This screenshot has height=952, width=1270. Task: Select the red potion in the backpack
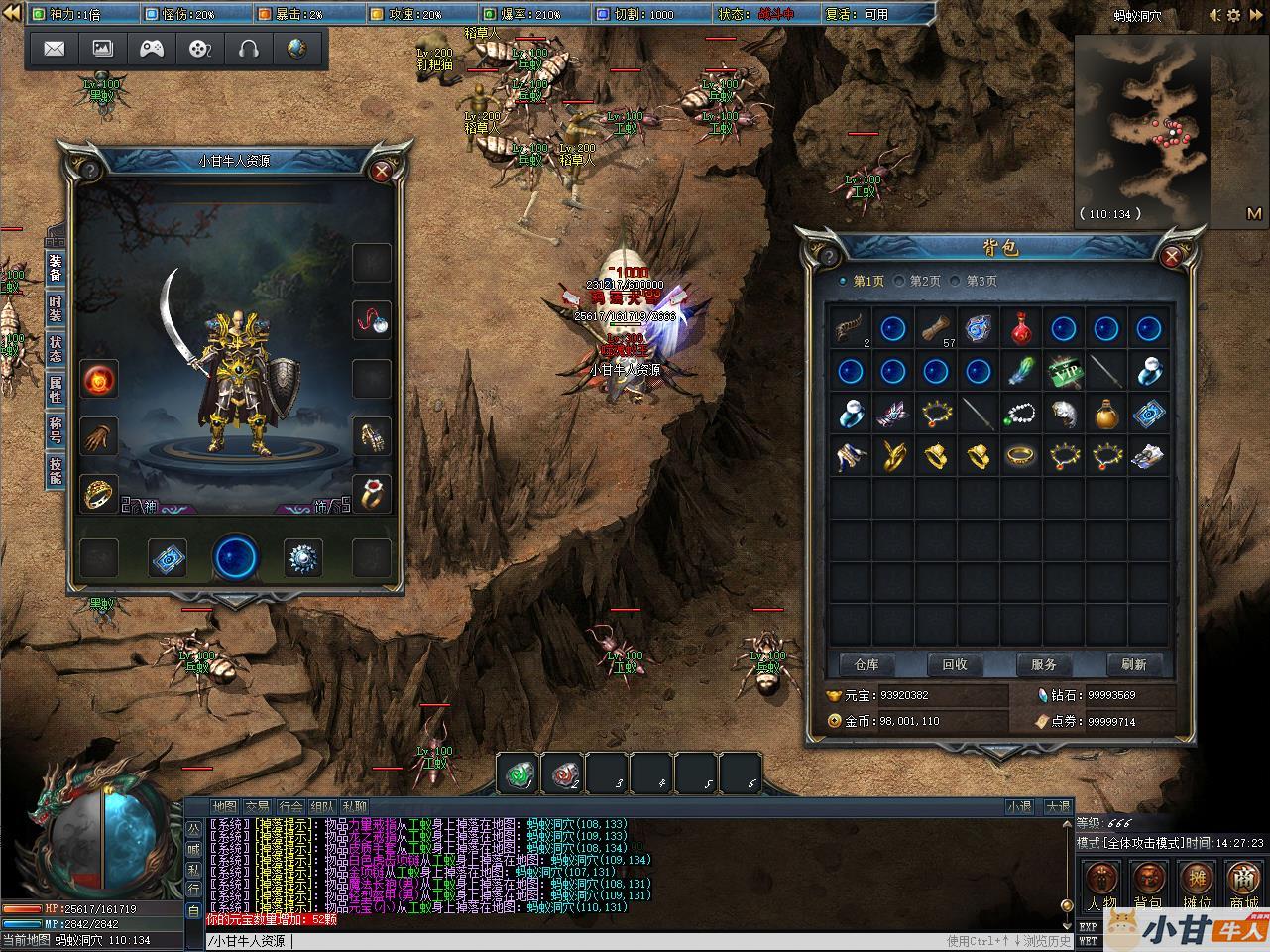coord(1021,329)
